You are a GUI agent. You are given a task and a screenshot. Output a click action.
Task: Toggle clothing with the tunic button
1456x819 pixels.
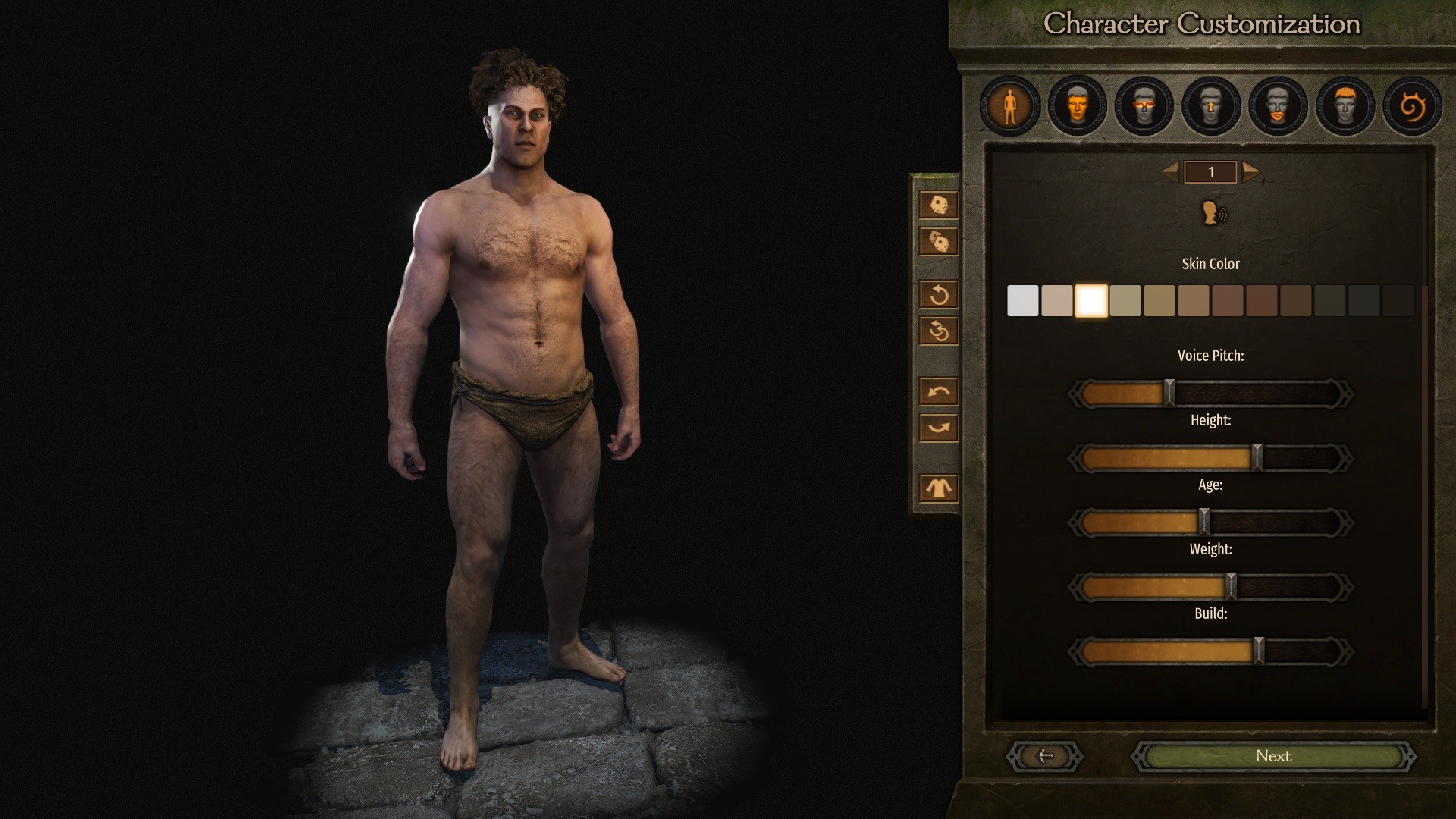tap(939, 488)
